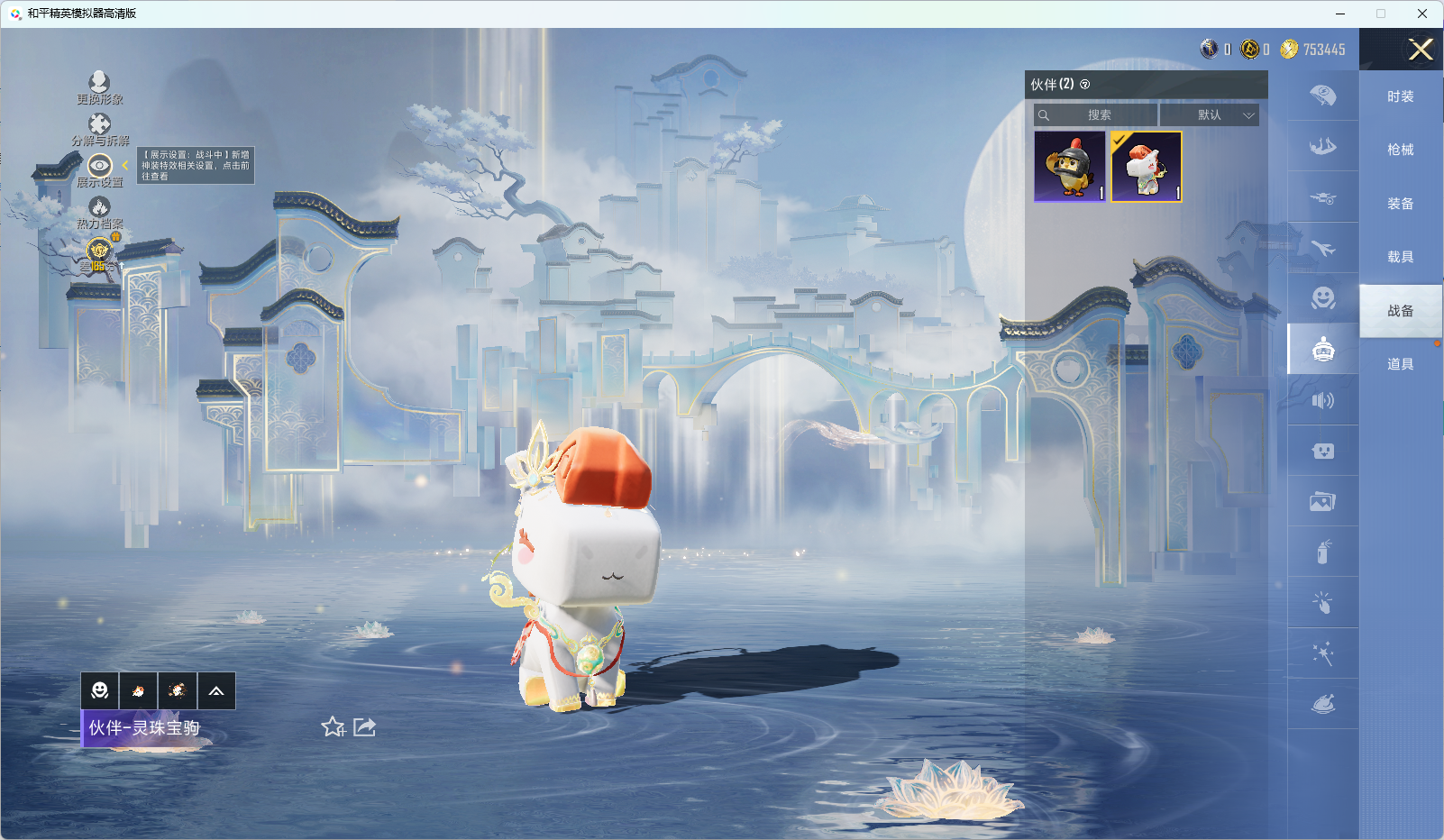Open the sound speaker subcategory icon
1444x840 pixels.
click(1322, 400)
